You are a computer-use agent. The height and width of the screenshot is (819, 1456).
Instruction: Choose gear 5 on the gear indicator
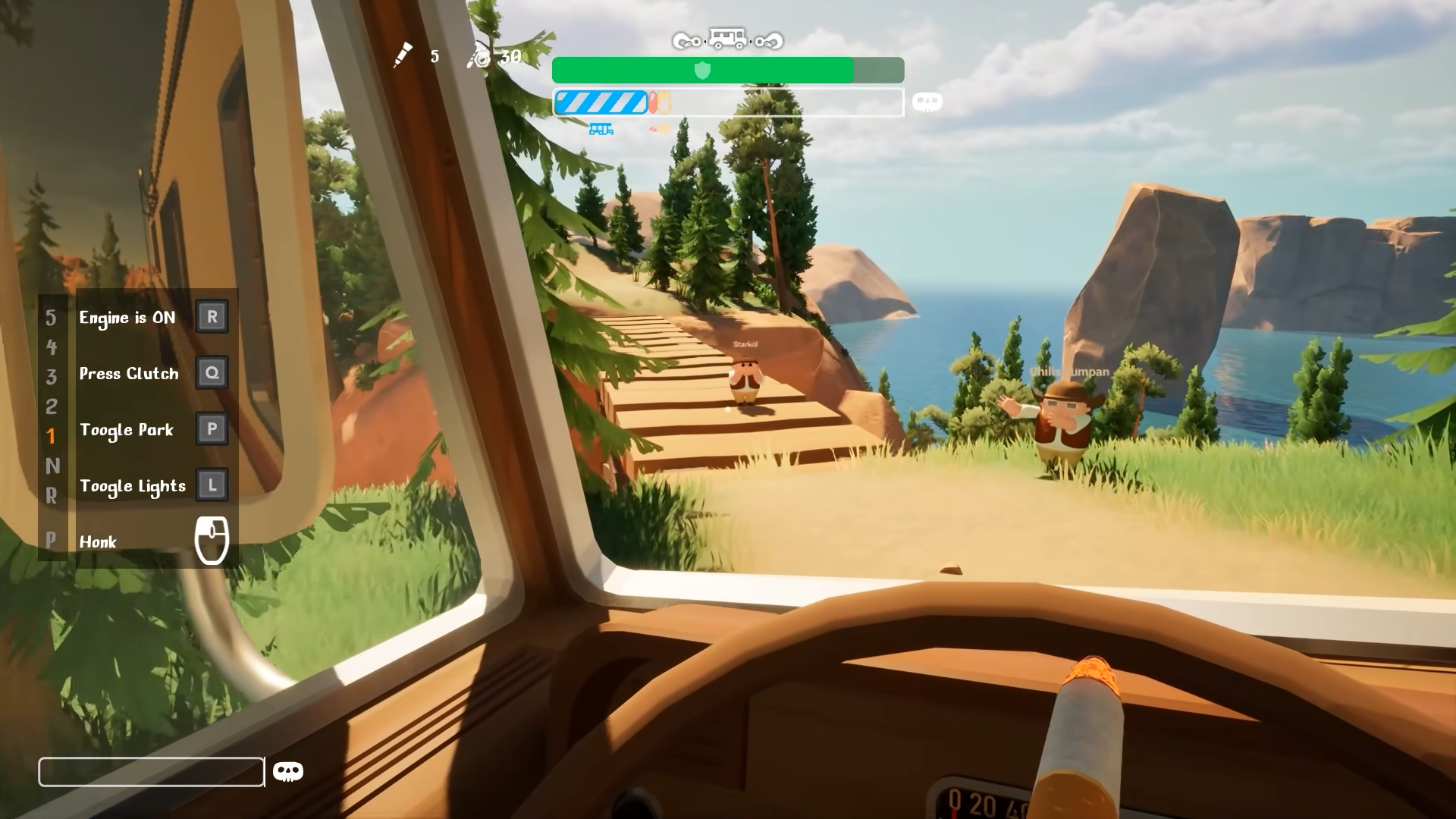pyautogui.click(x=51, y=318)
